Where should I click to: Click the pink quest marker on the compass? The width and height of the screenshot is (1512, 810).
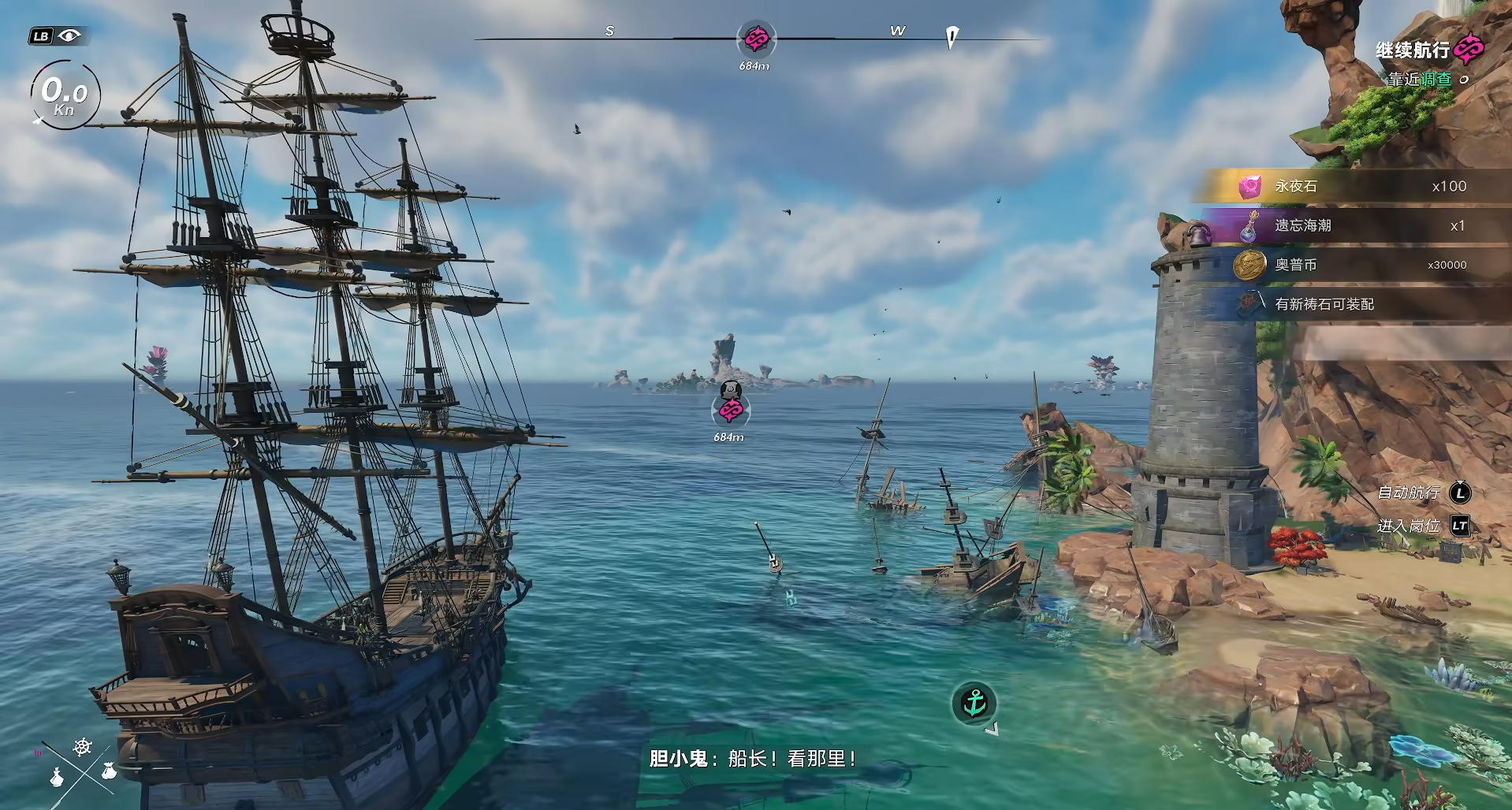pyautogui.click(x=756, y=38)
